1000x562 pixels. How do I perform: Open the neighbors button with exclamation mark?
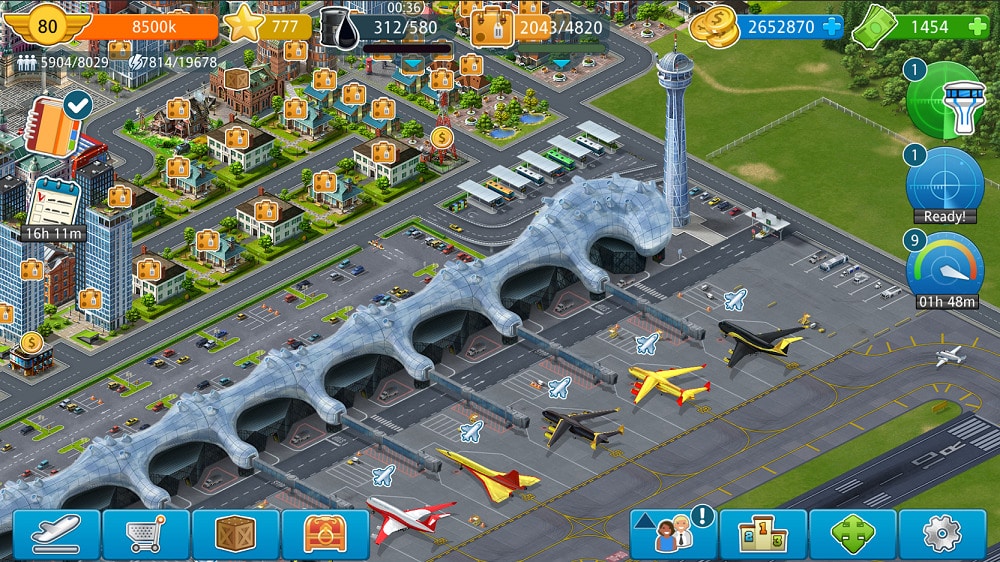673,534
